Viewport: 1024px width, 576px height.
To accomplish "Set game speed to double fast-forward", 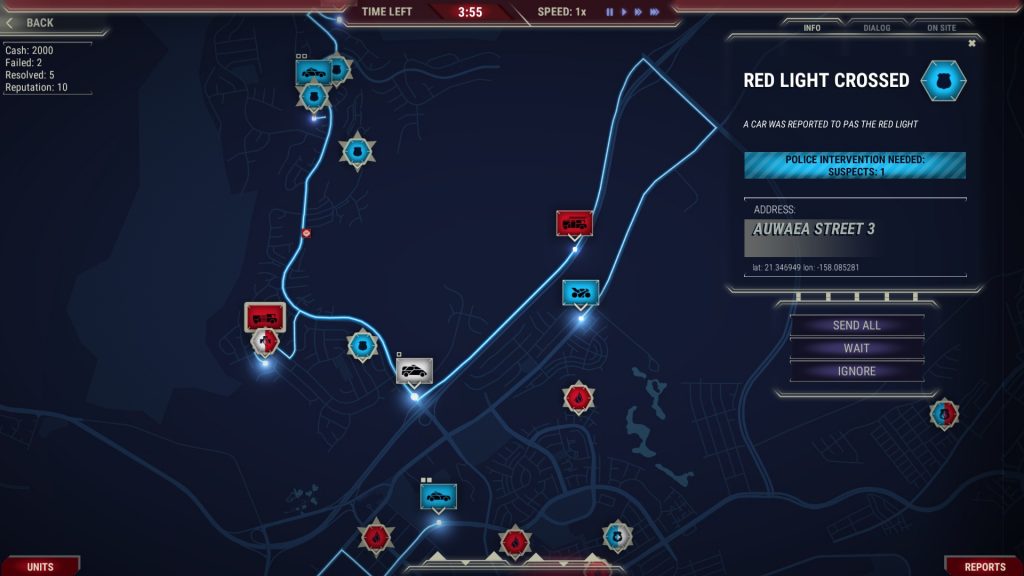I will [x=638, y=12].
